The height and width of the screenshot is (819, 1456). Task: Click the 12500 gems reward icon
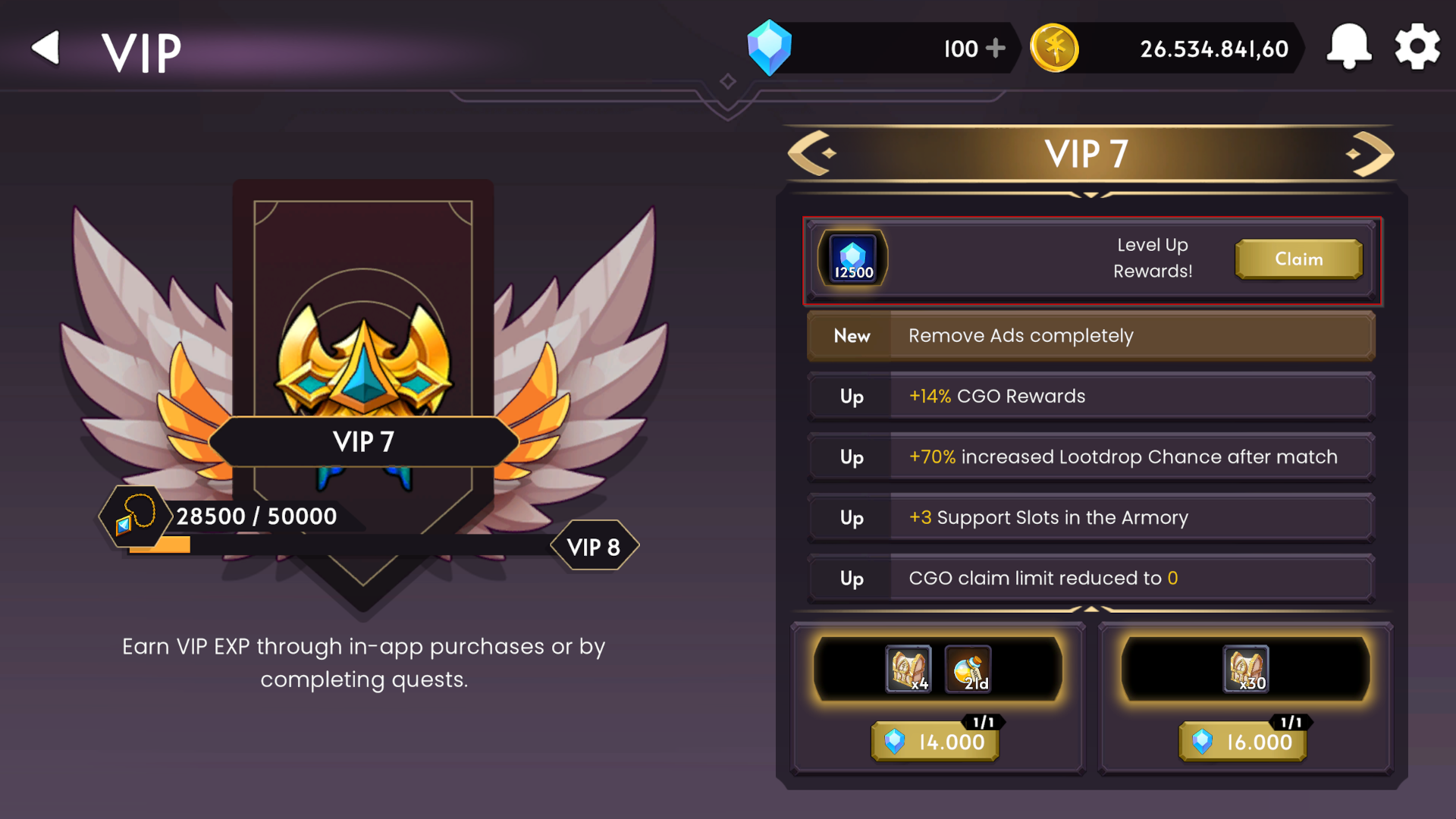click(852, 258)
